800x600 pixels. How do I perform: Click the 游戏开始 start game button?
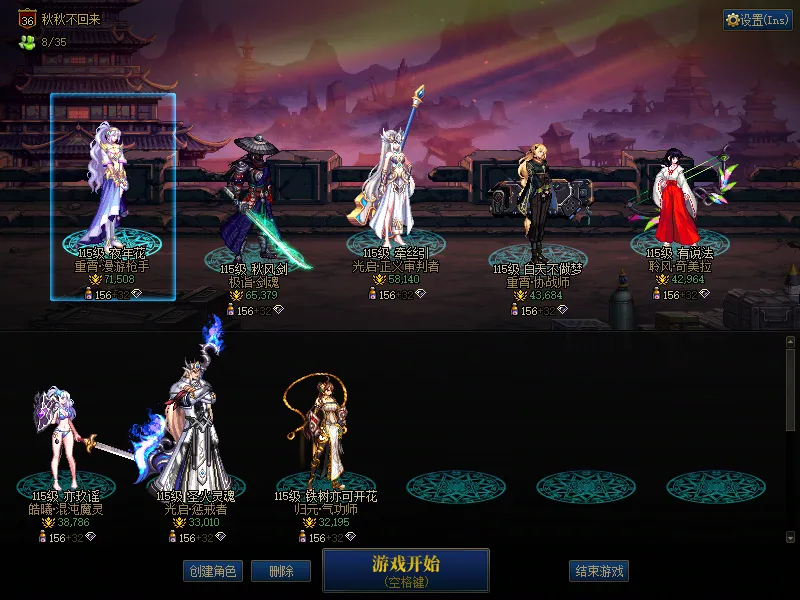405,570
